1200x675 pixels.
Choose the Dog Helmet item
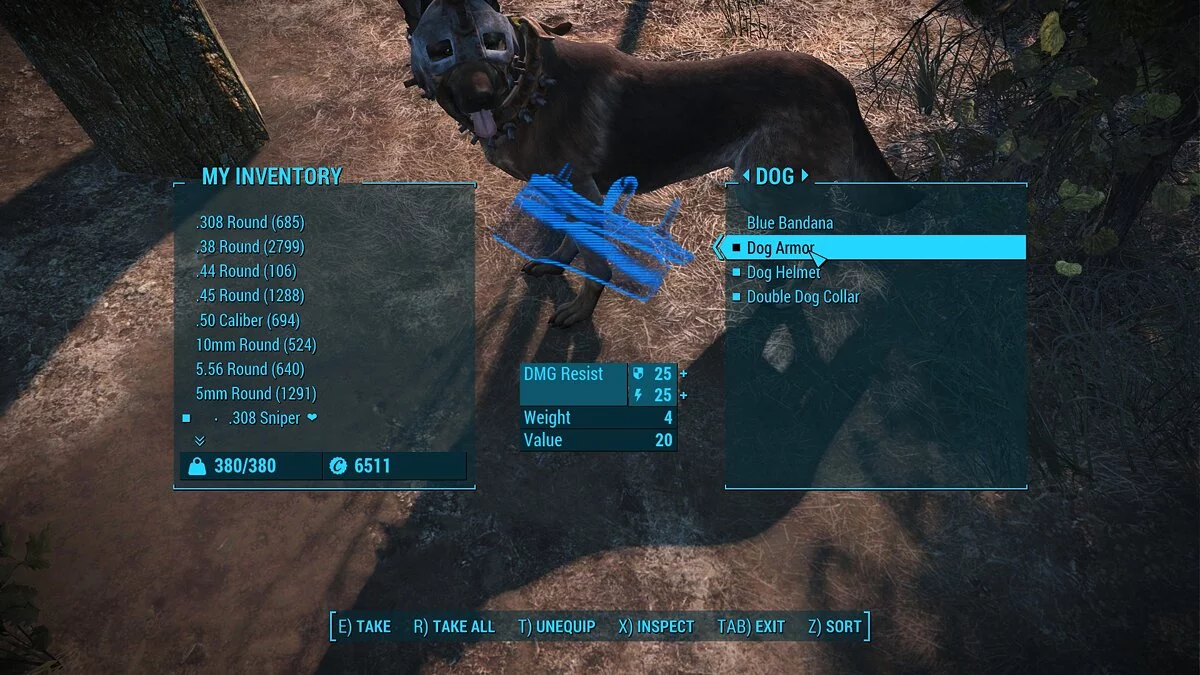pyautogui.click(x=783, y=272)
